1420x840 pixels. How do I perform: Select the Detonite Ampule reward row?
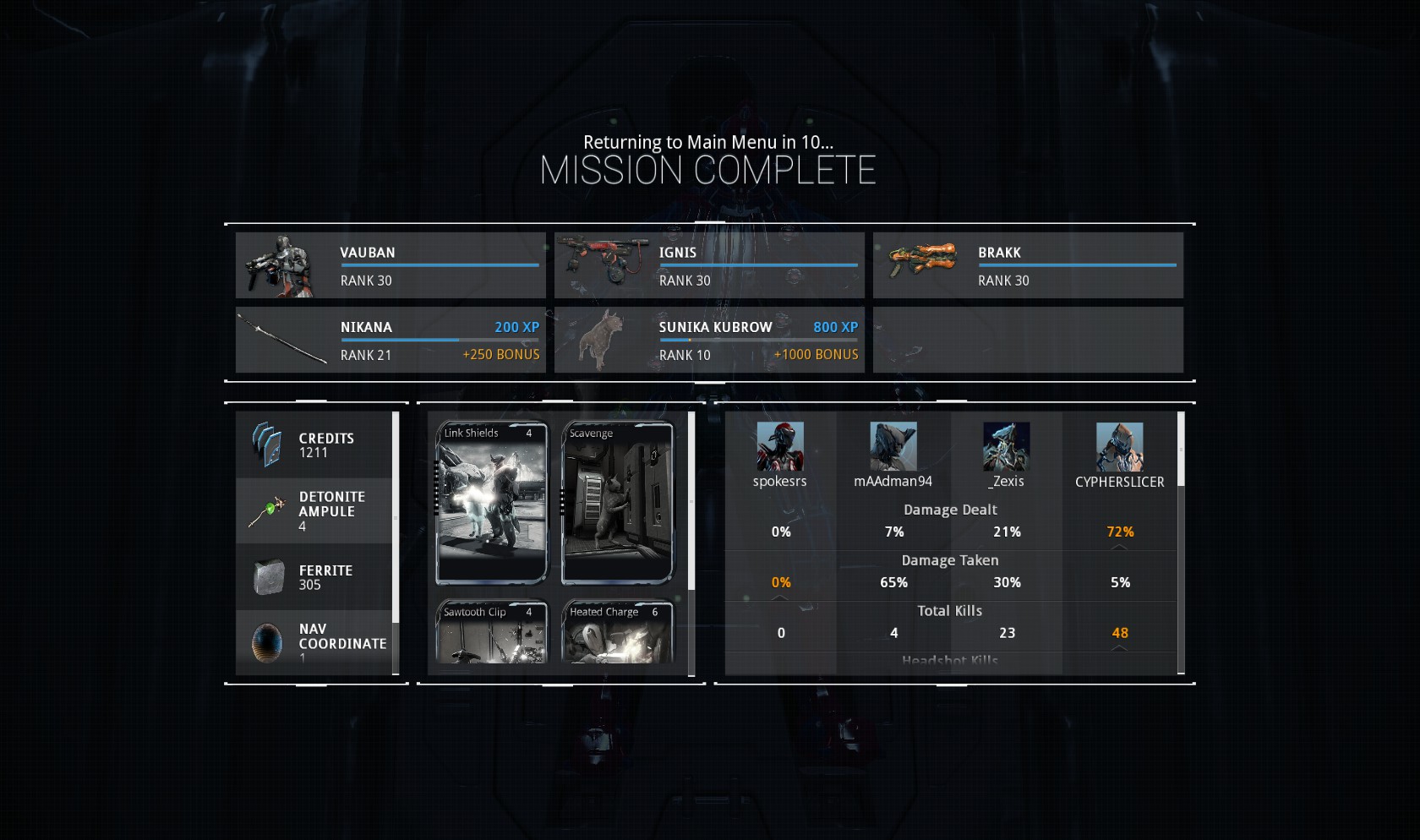click(314, 510)
